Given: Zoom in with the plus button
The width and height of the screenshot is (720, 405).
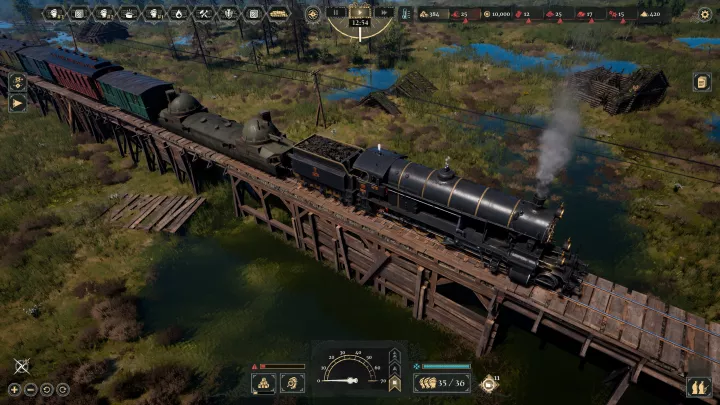Looking at the screenshot, I should point(14,389).
